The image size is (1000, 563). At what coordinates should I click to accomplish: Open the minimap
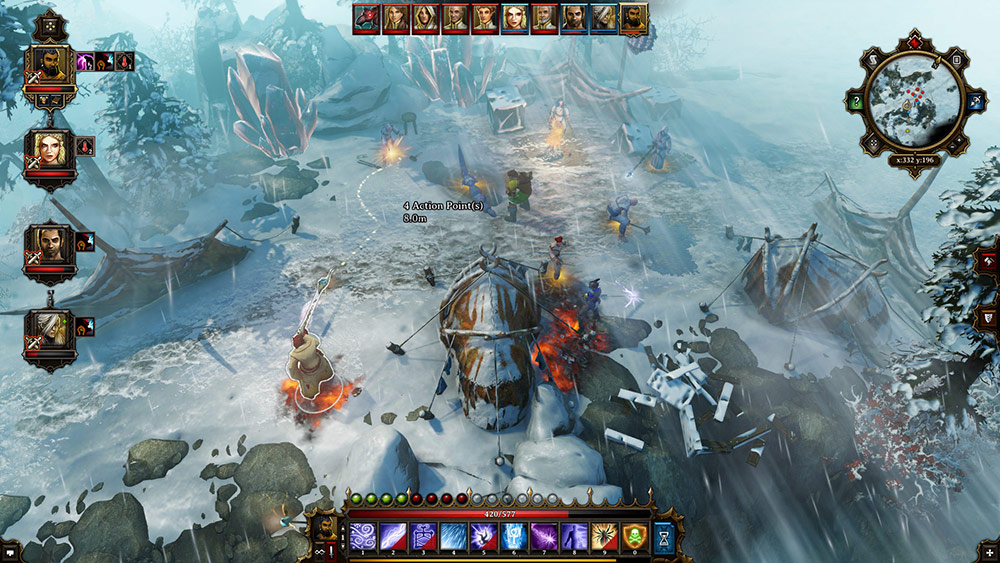pos(910,101)
